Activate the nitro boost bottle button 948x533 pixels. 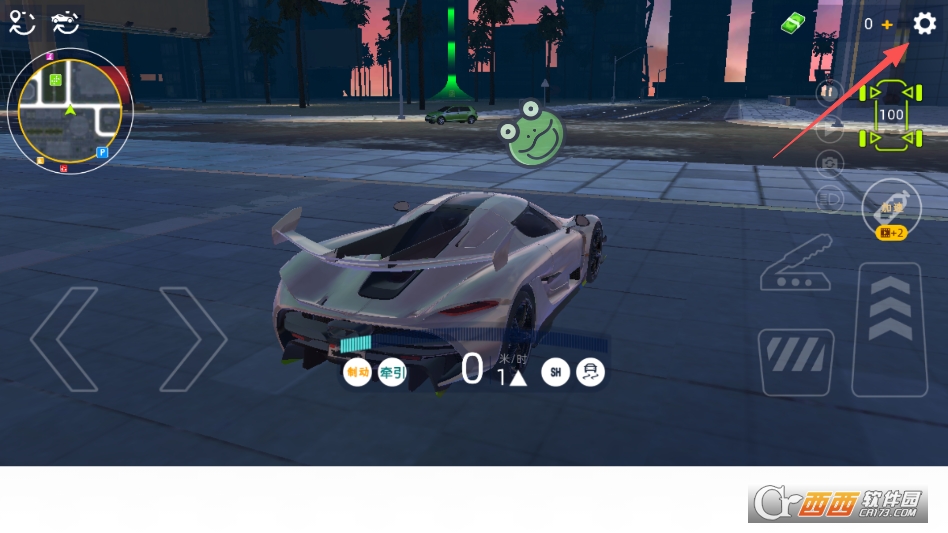click(x=891, y=209)
